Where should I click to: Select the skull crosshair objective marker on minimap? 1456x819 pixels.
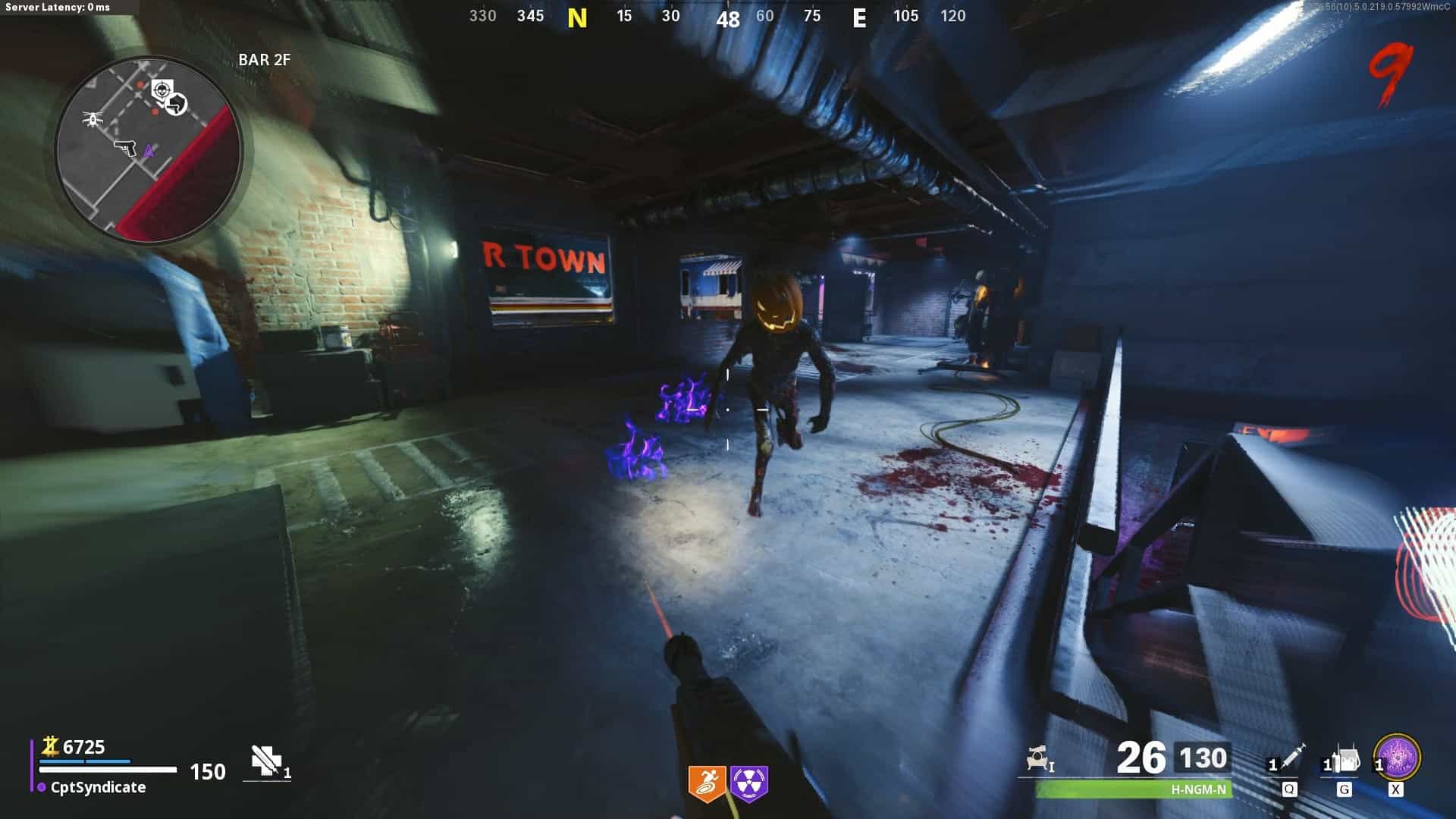[162, 90]
